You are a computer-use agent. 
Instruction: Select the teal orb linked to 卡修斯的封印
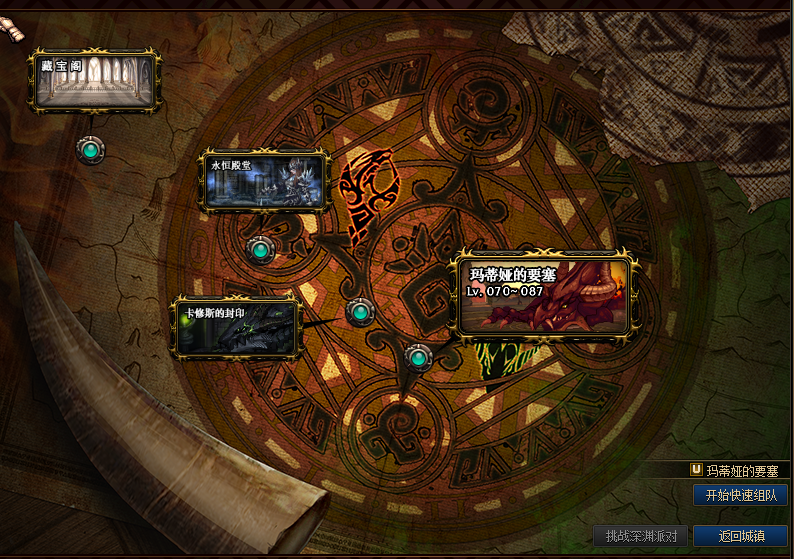tap(359, 312)
